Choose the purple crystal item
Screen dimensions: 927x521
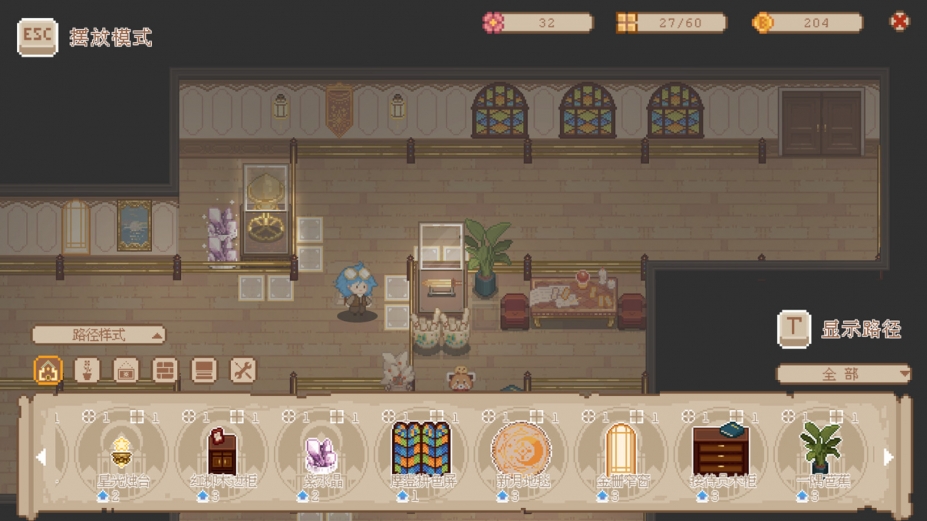[x=321, y=452]
